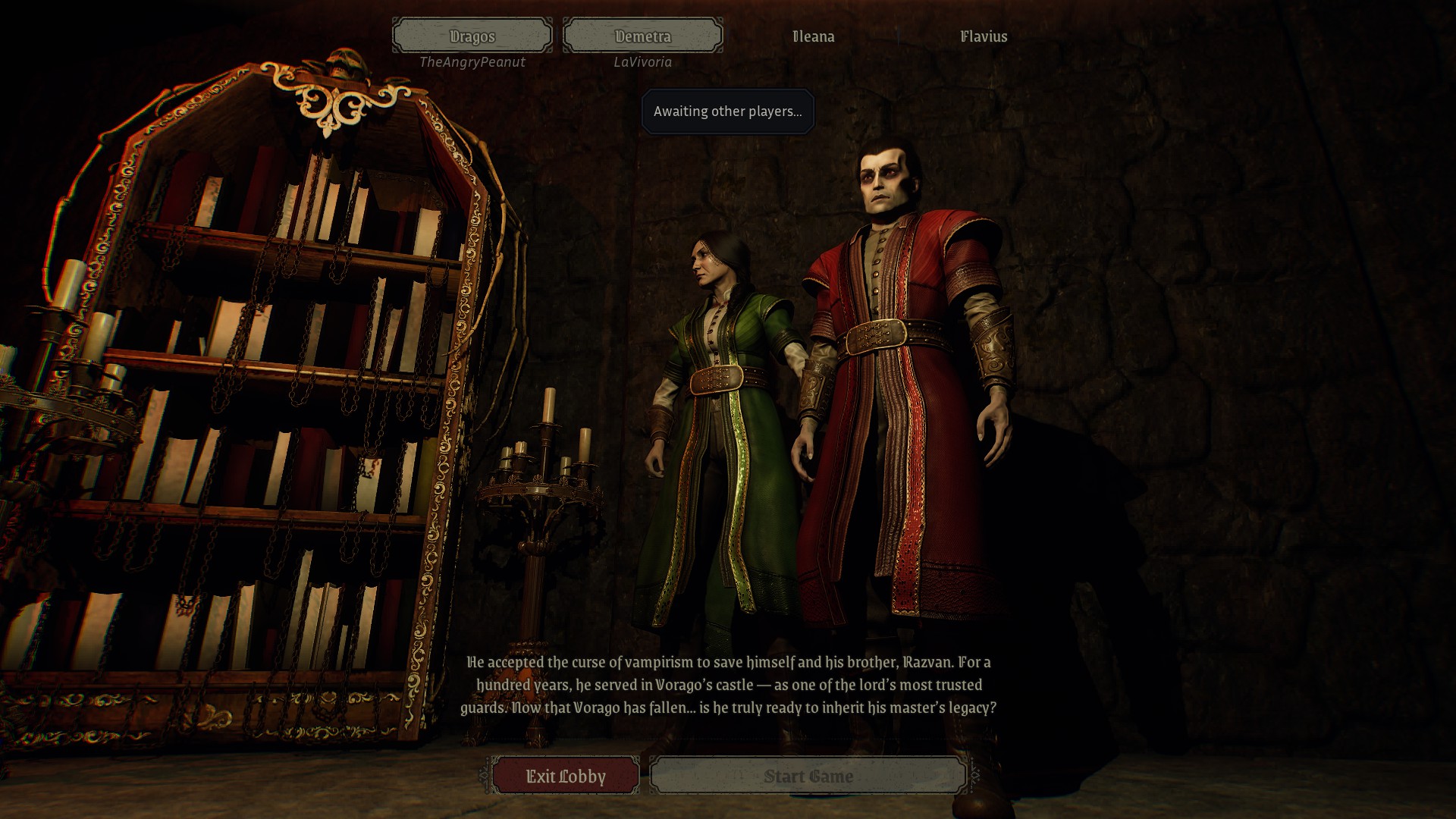Pick the Ileana character
The width and height of the screenshot is (1456, 819).
tap(813, 36)
